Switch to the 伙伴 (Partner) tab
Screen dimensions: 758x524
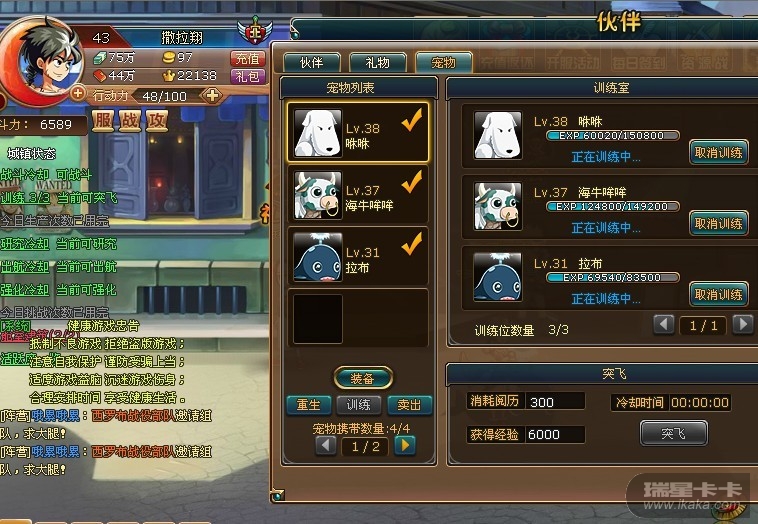[x=312, y=62]
